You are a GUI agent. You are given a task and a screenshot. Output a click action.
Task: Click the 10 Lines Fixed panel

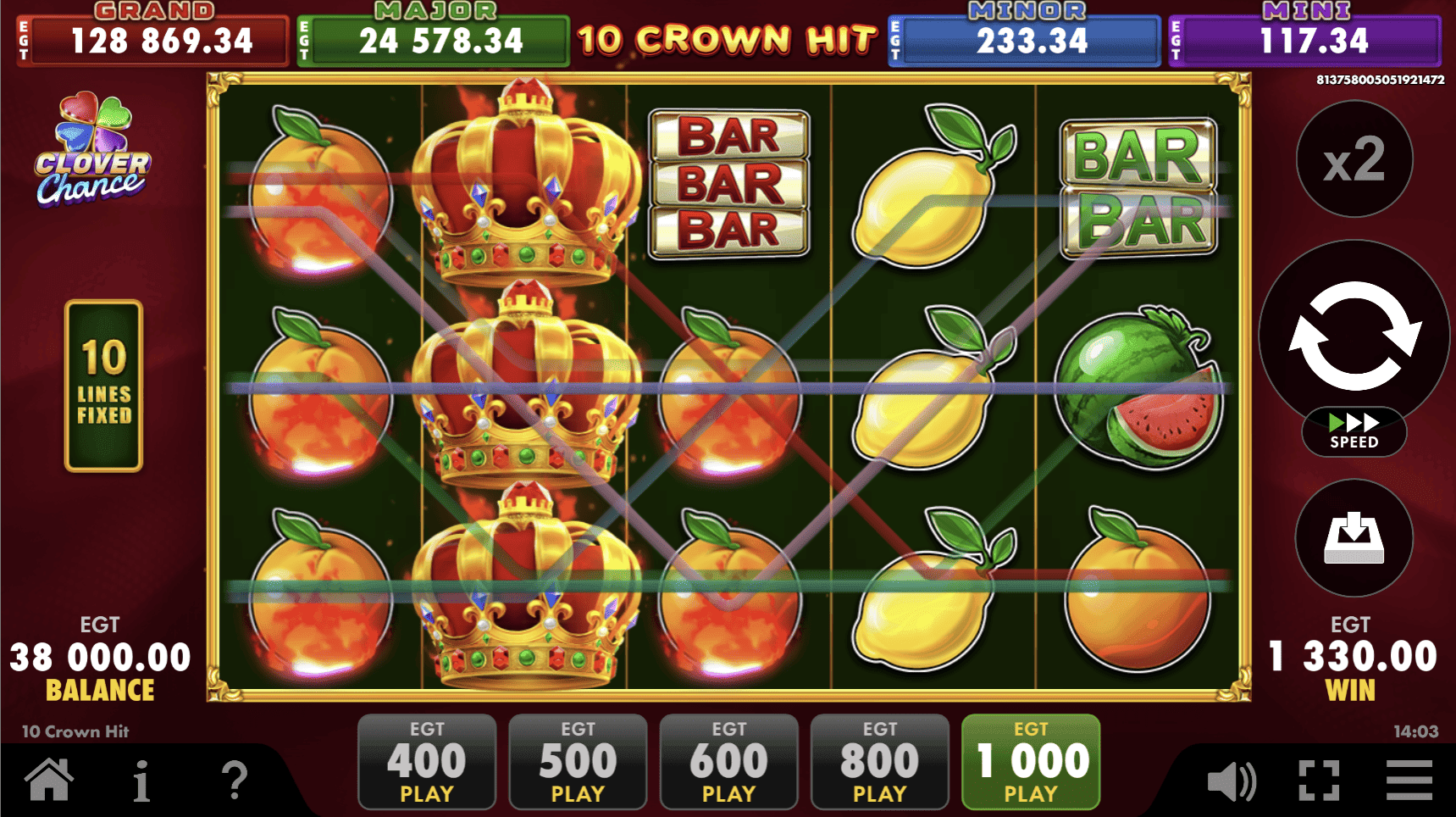tap(102, 387)
